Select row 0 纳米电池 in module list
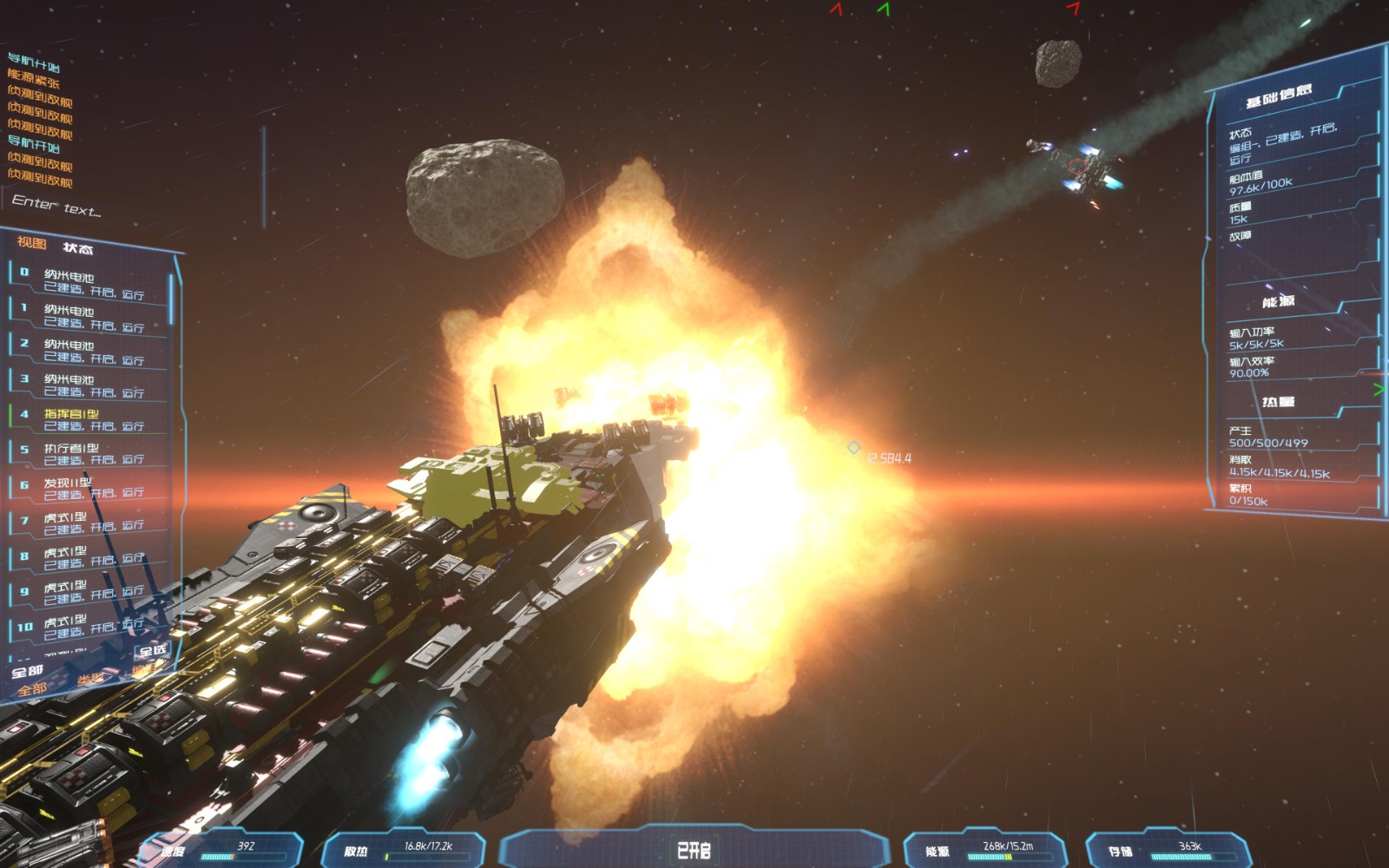 click(x=87, y=283)
